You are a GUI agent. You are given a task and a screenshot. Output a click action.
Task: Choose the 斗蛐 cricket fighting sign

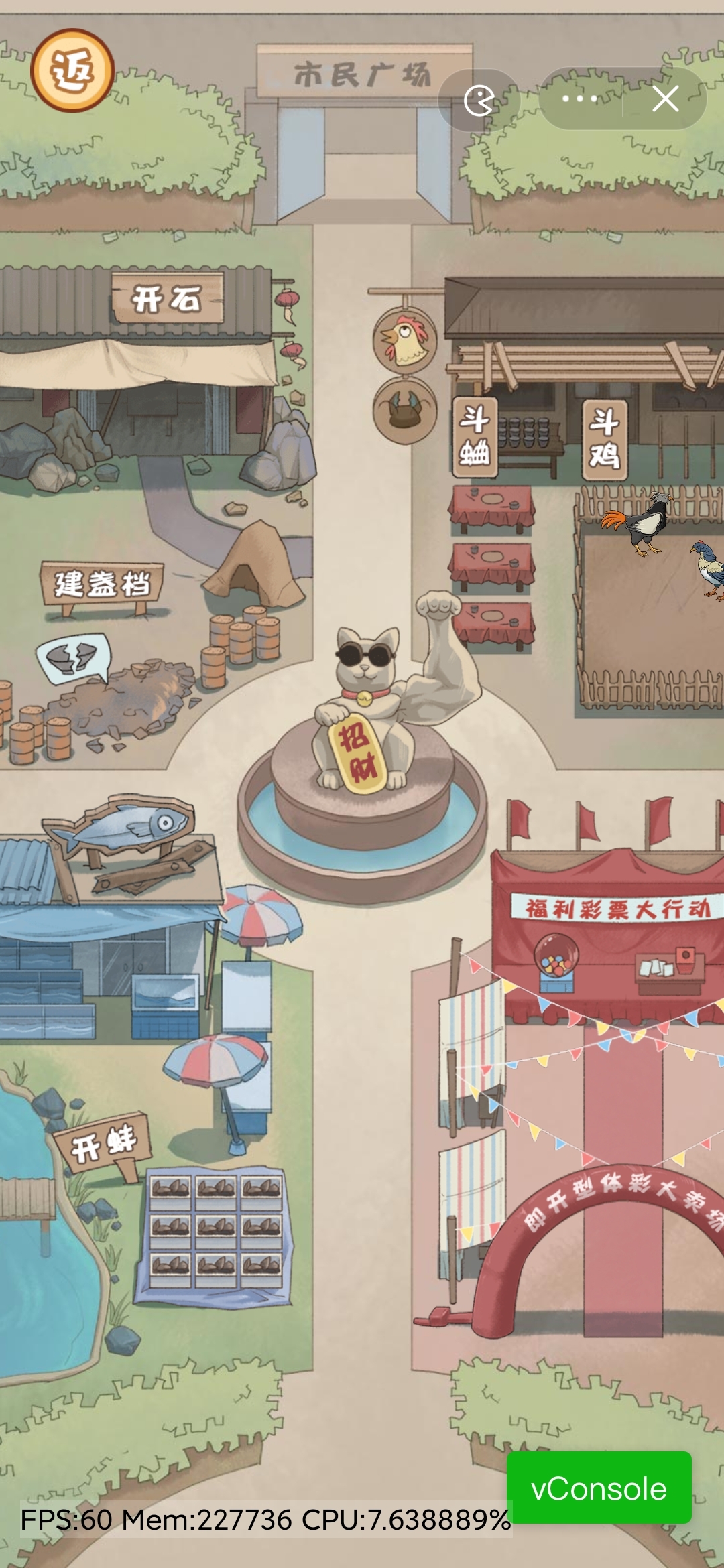[475, 436]
